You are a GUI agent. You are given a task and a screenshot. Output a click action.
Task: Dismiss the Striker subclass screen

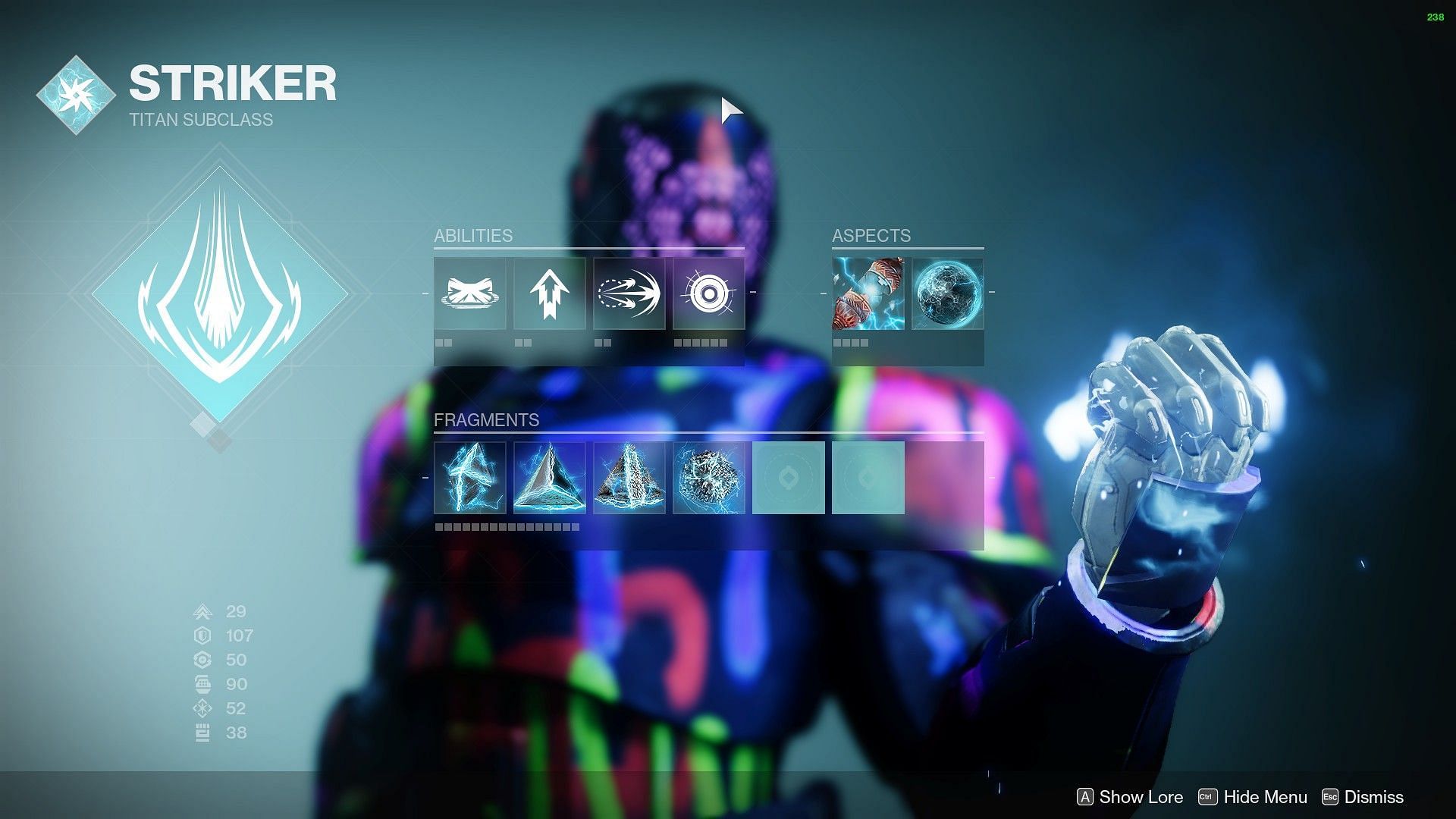[x=1363, y=797]
